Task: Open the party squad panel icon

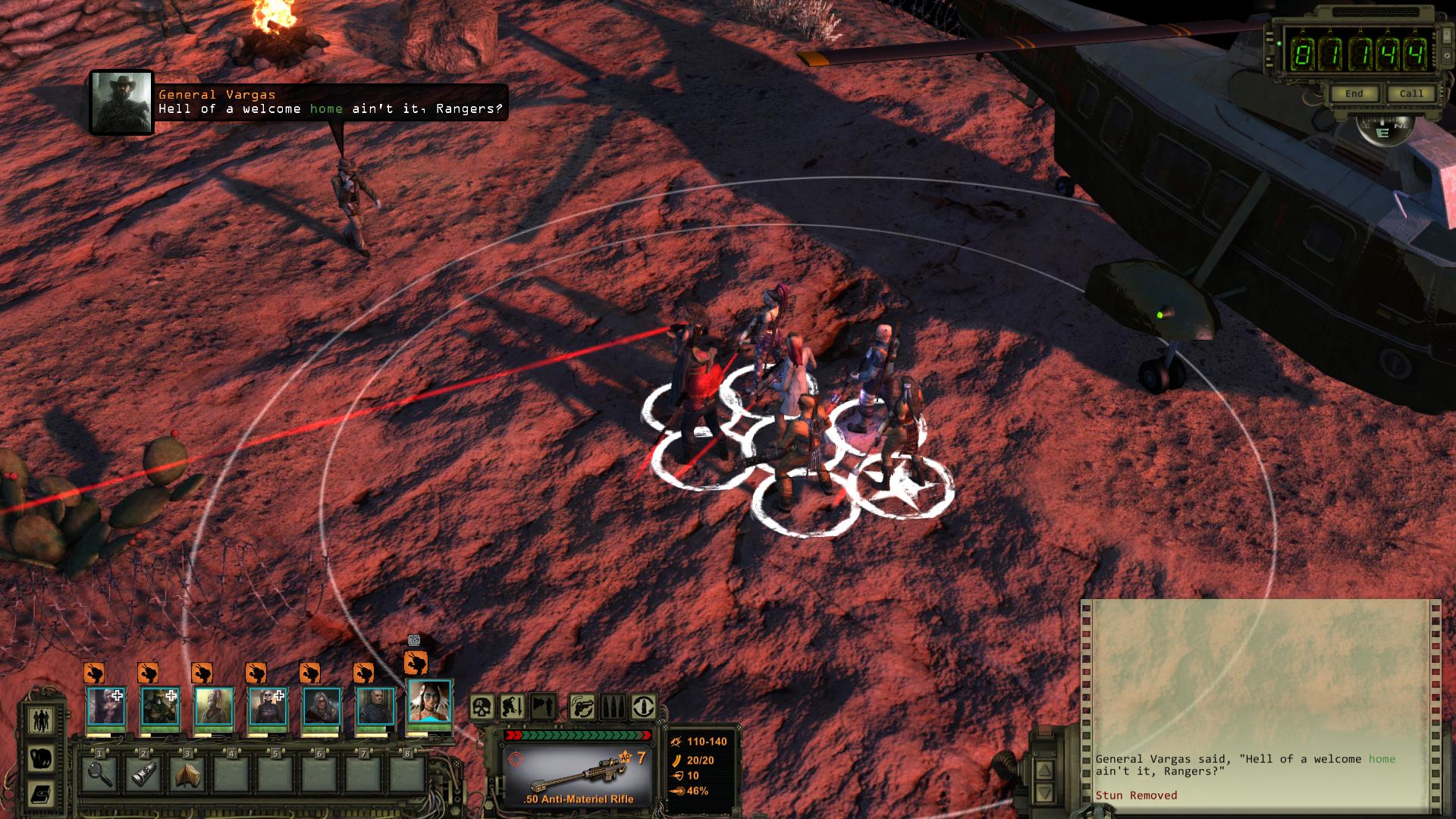Action: coord(40,719)
